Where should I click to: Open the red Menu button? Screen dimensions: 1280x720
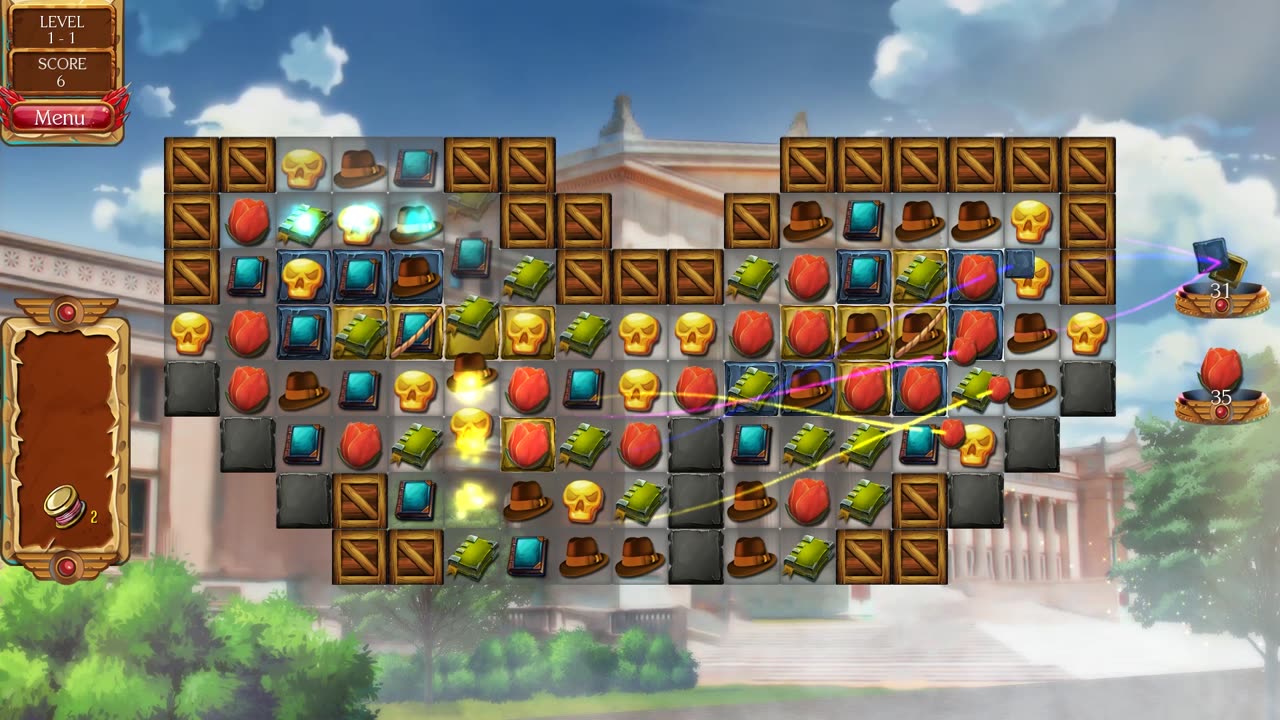coord(60,118)
